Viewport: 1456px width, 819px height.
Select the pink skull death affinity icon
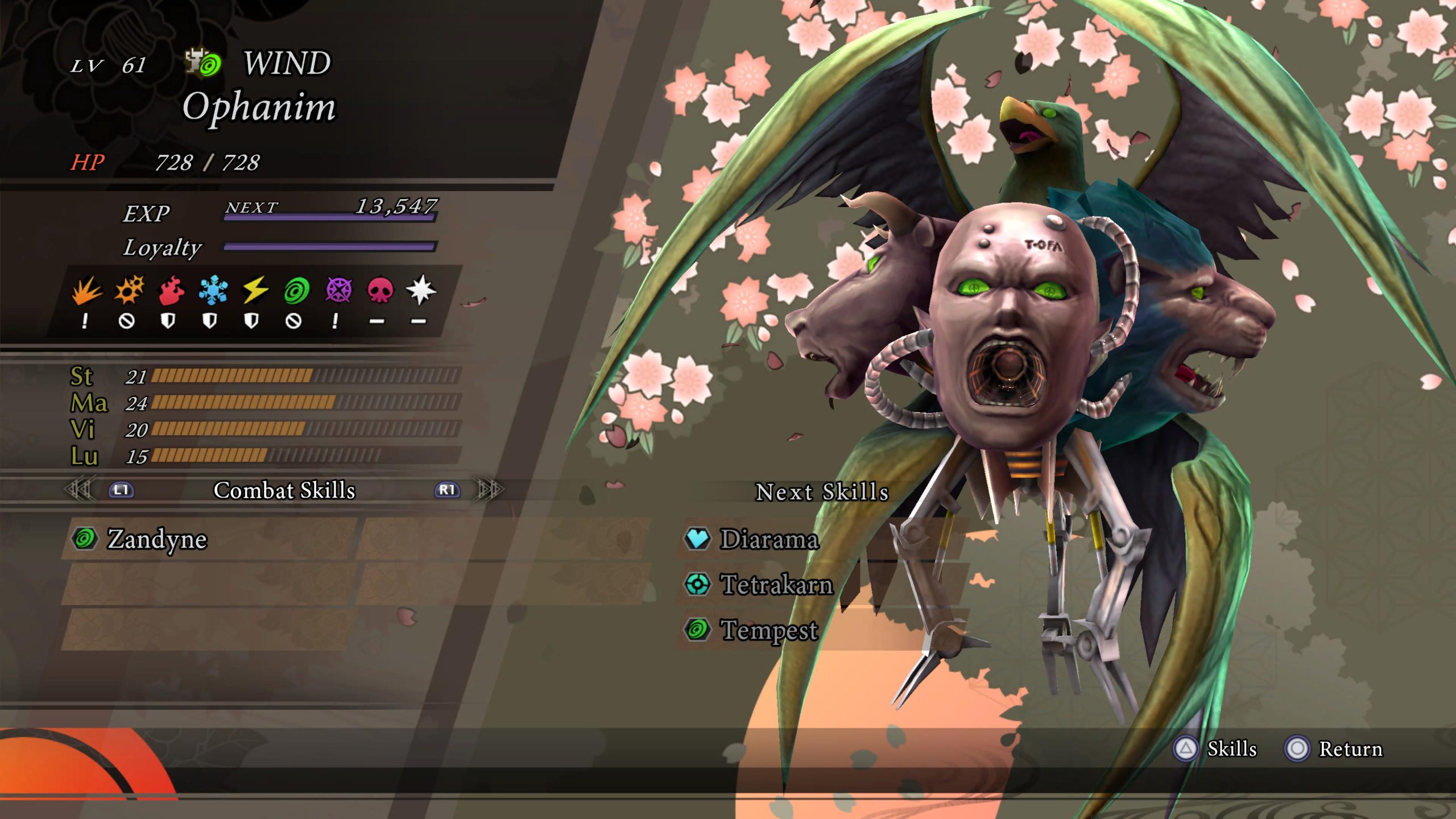[380, 291]
